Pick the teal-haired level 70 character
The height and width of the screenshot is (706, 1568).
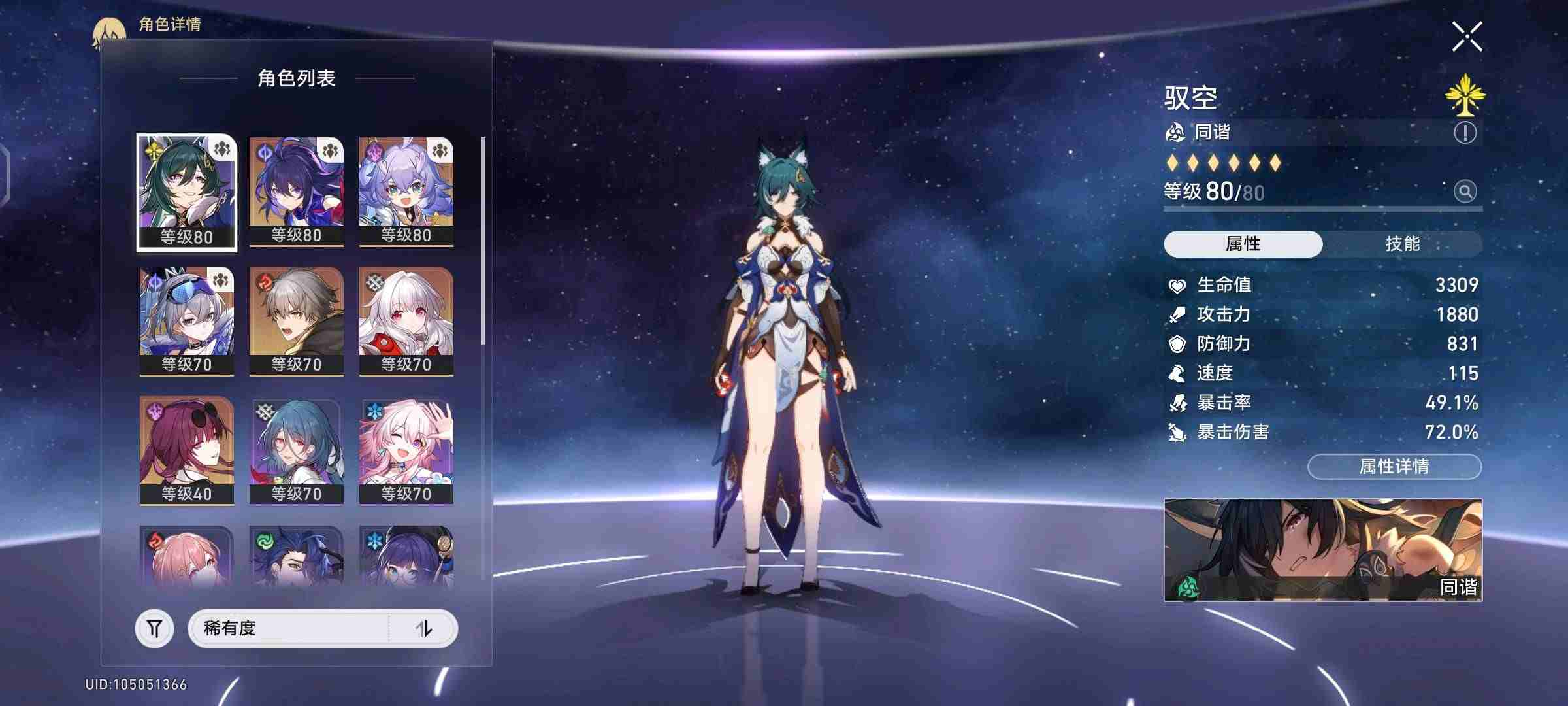click(297, 450)
